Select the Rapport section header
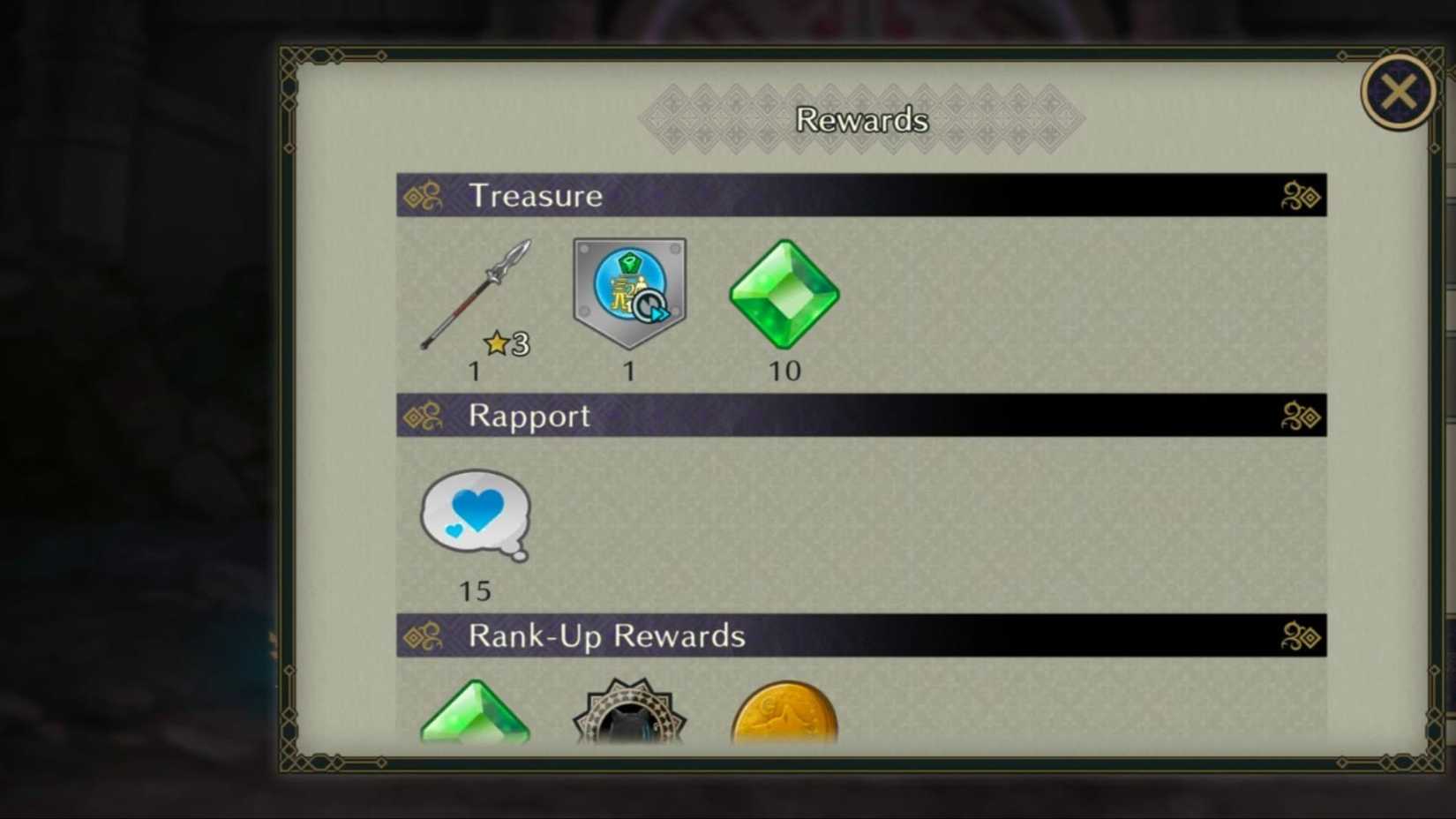 click(x=528, y=417)
